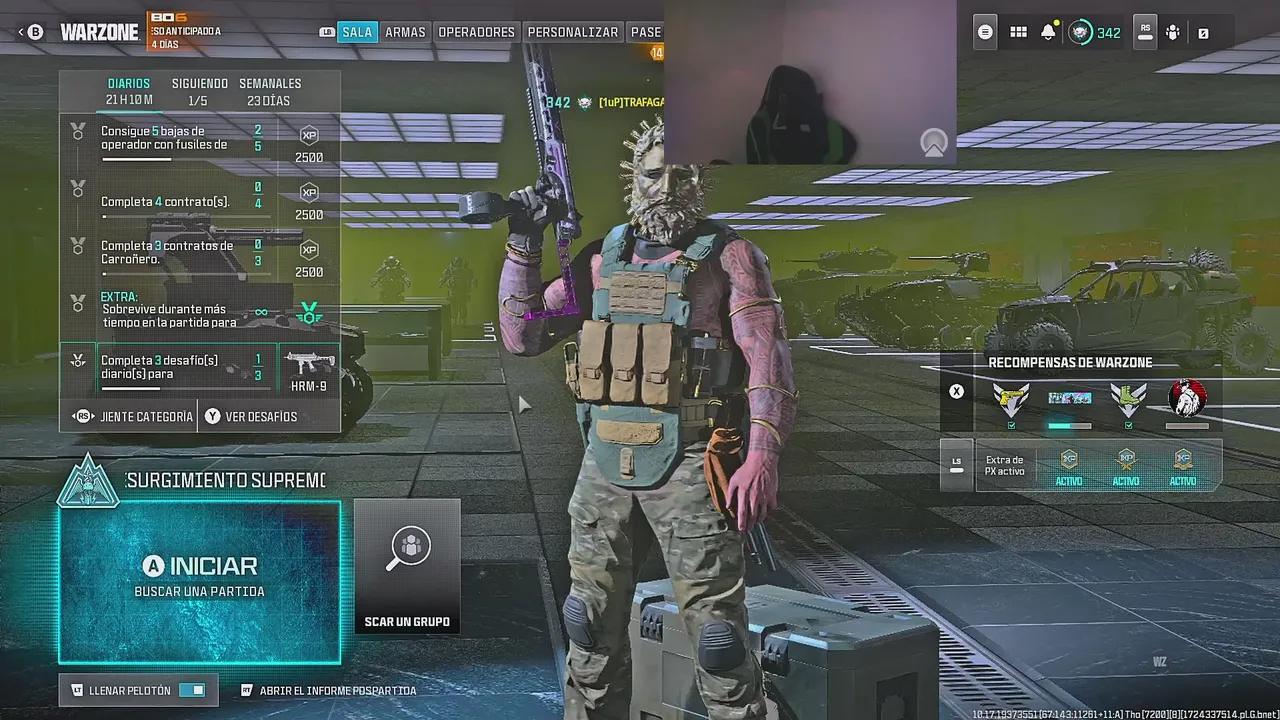
Task: Open the group search tile
Action: click(407, 567)
